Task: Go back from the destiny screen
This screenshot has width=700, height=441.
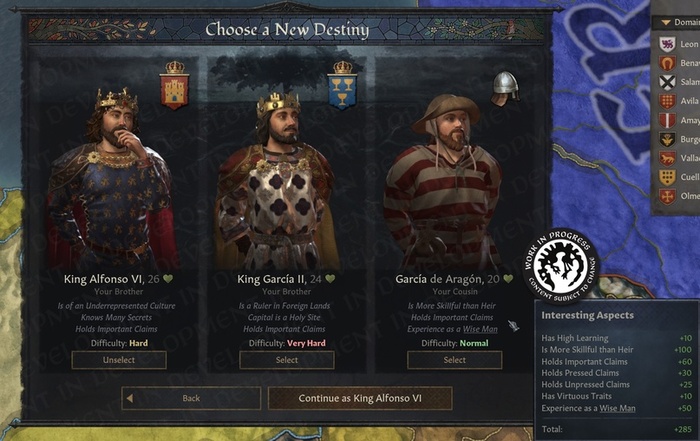Action: tap(191, 398)
